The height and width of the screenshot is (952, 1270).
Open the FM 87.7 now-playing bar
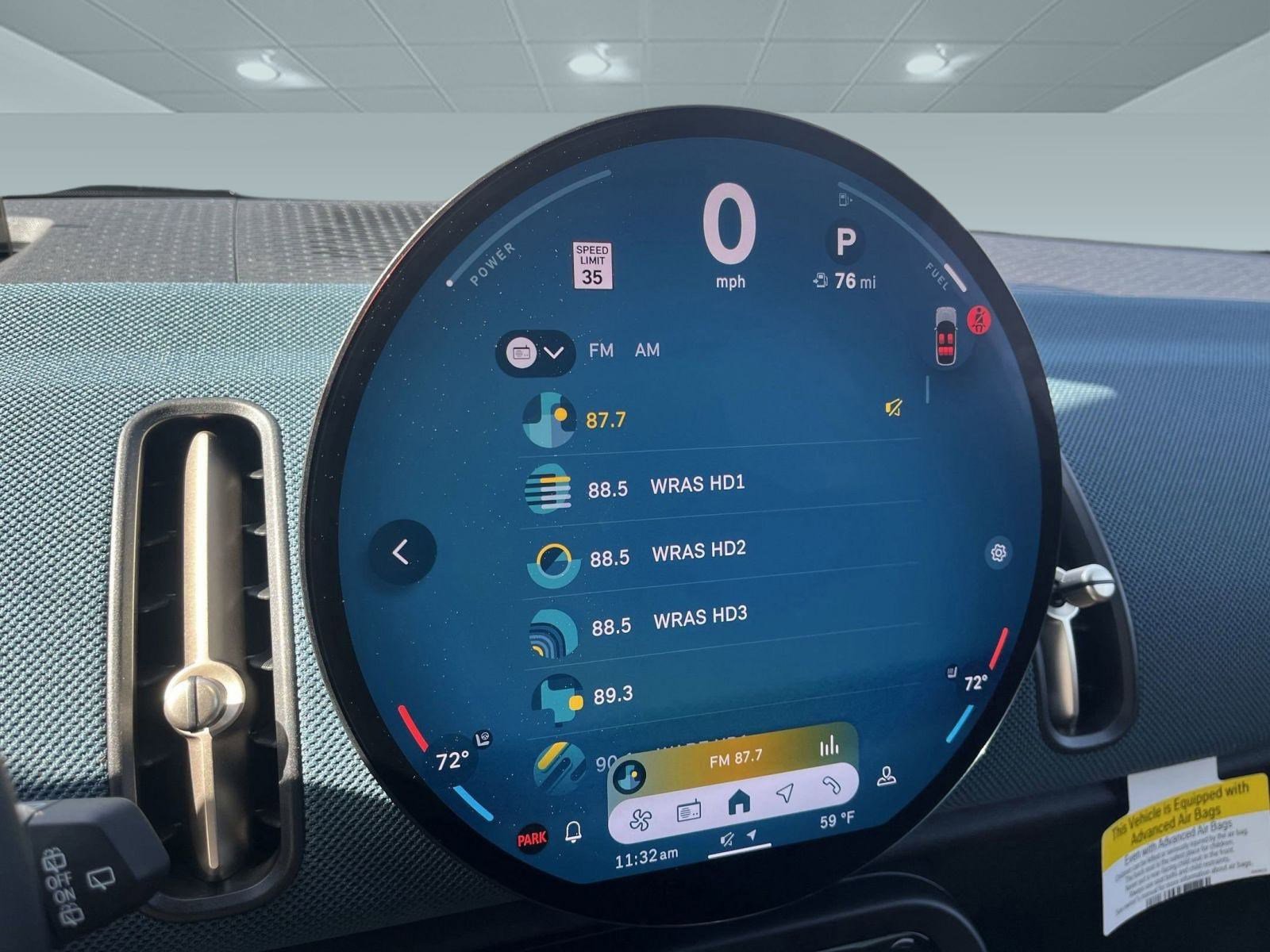tap(736, 758)
